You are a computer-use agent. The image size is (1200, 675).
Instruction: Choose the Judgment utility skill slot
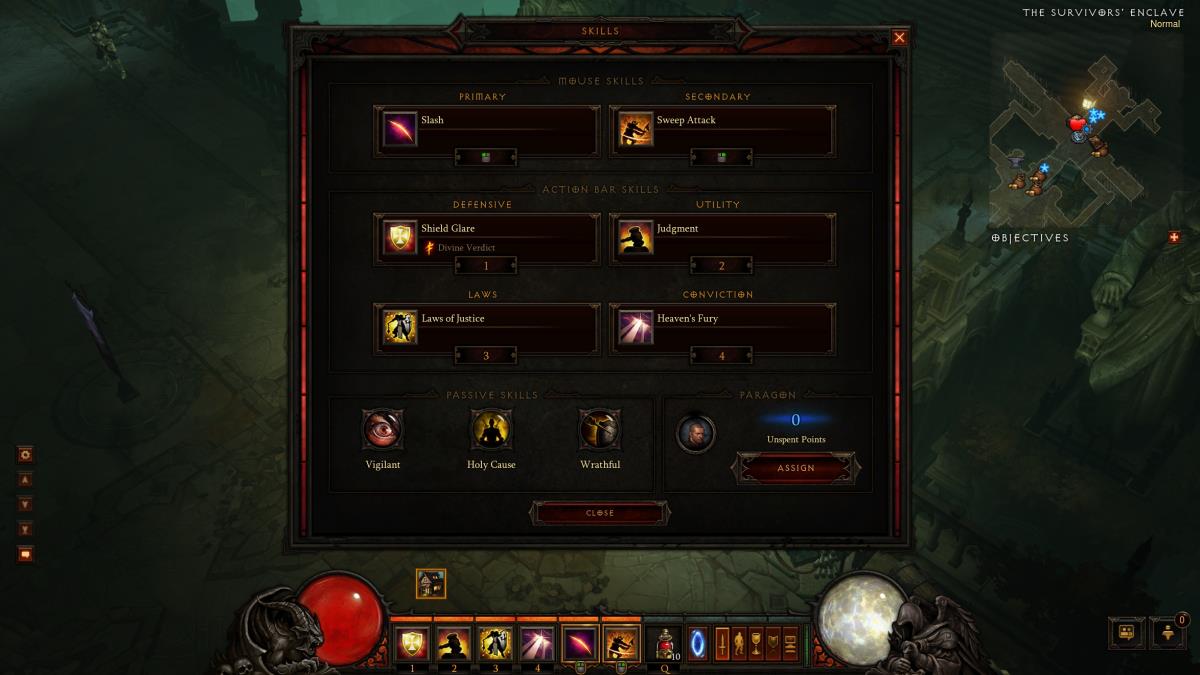(722, 238)
